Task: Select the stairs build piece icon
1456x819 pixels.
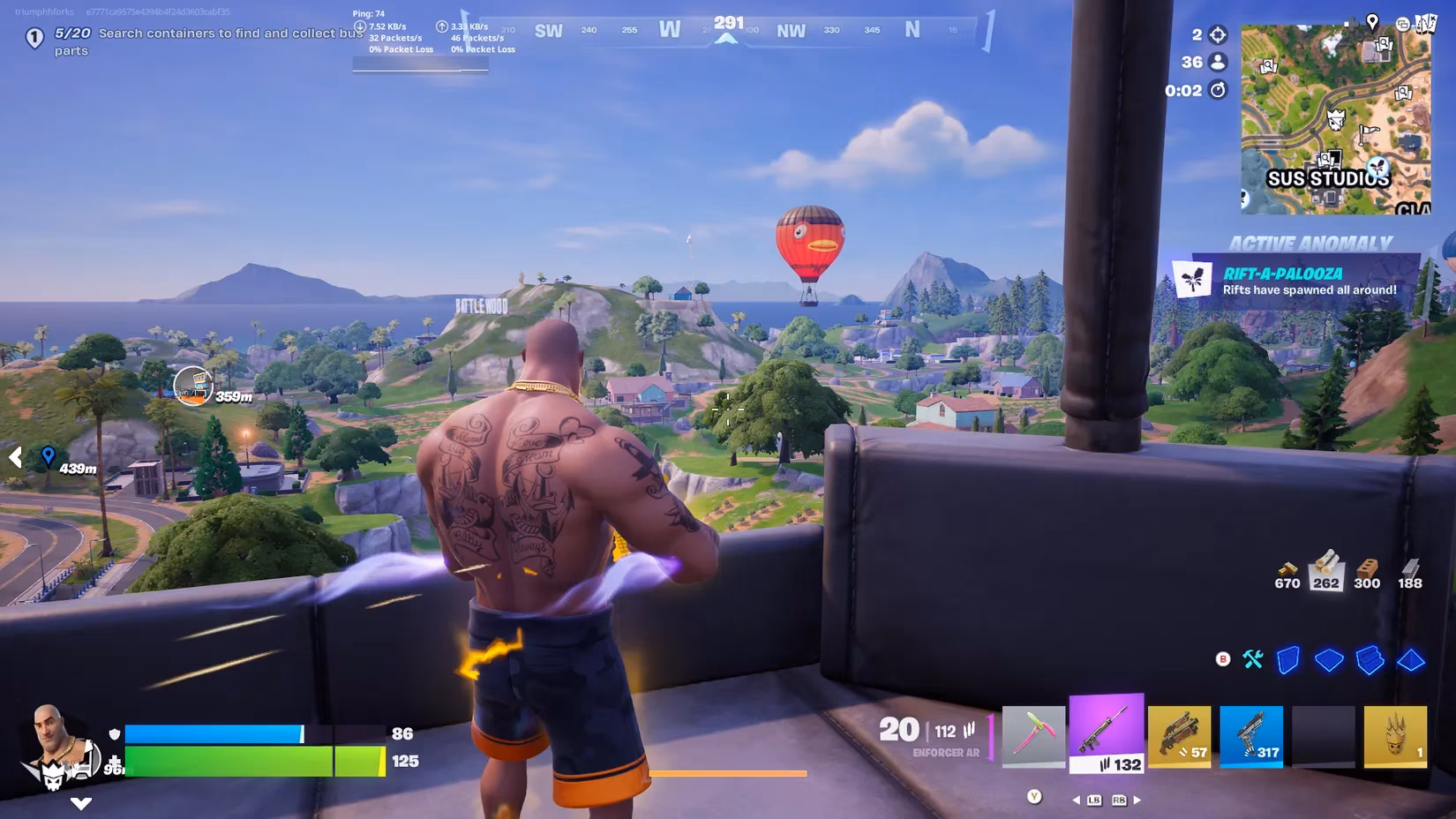Action: click(1370, 659)
